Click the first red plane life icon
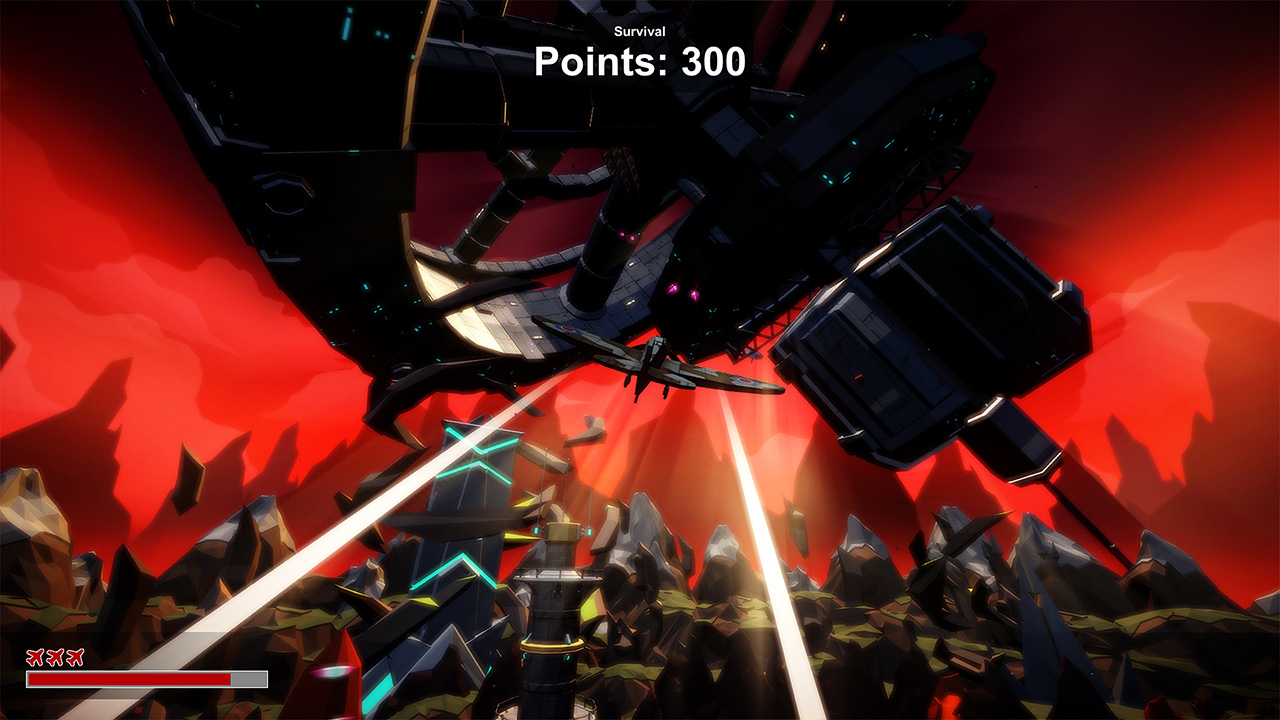This screenshot has height=720, width=1280. (36, 658)
